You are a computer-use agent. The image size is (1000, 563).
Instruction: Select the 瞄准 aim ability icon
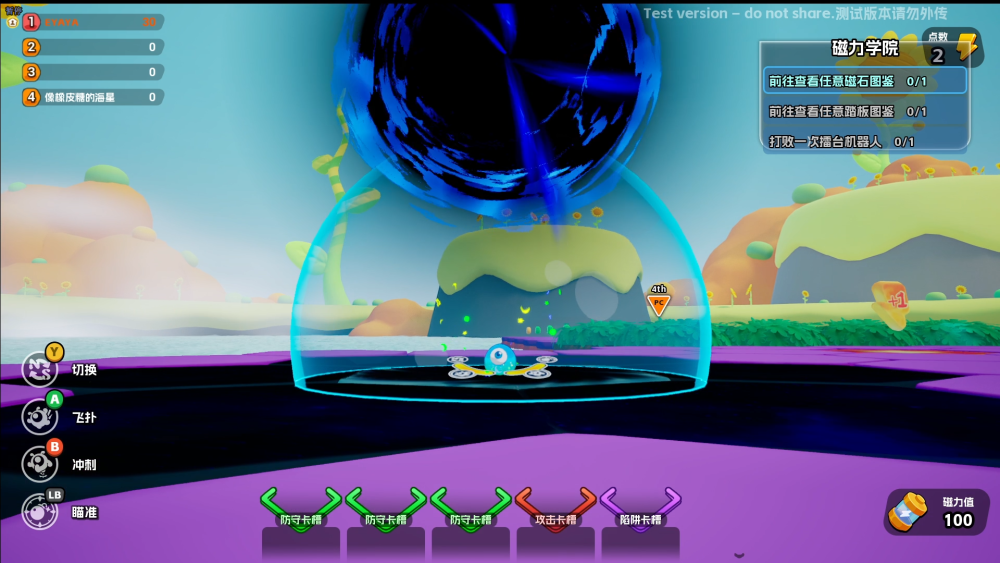(40, 511)
